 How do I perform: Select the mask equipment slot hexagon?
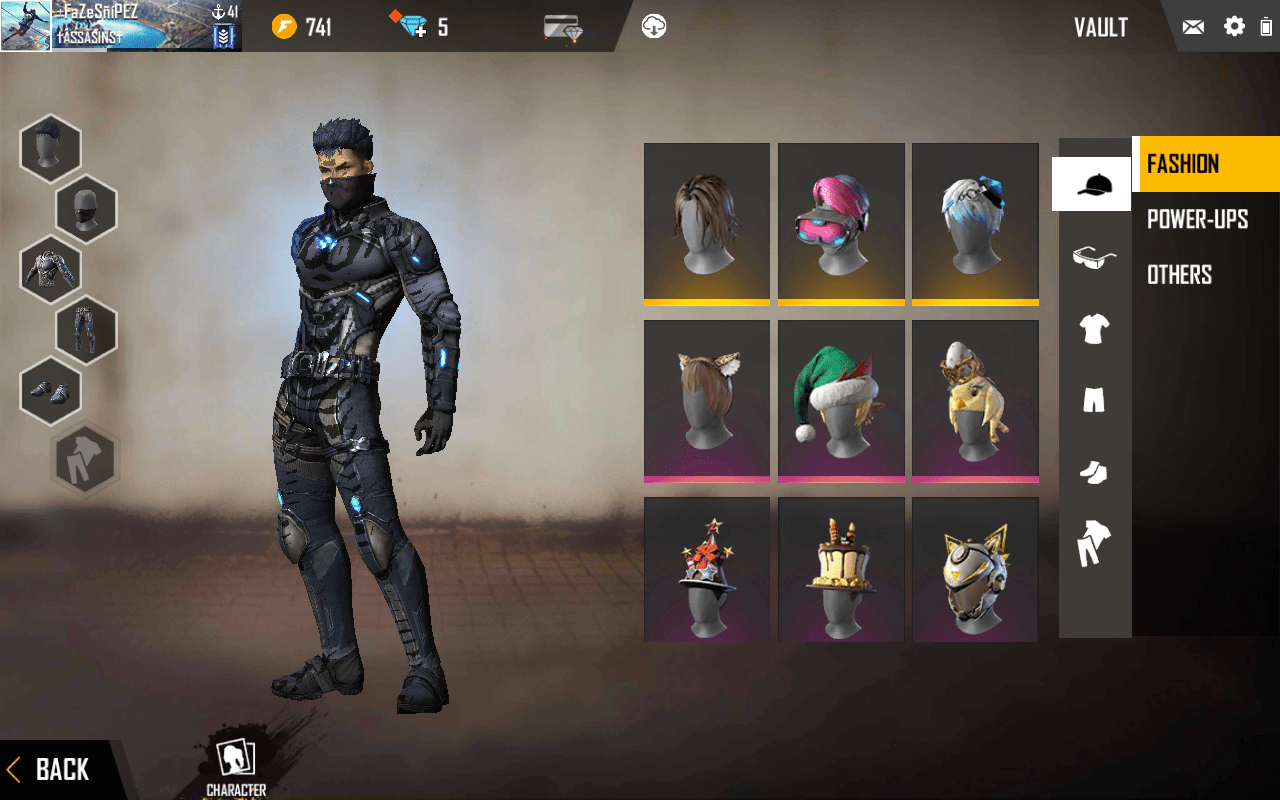pyautogui.click(x=86, y=209)
